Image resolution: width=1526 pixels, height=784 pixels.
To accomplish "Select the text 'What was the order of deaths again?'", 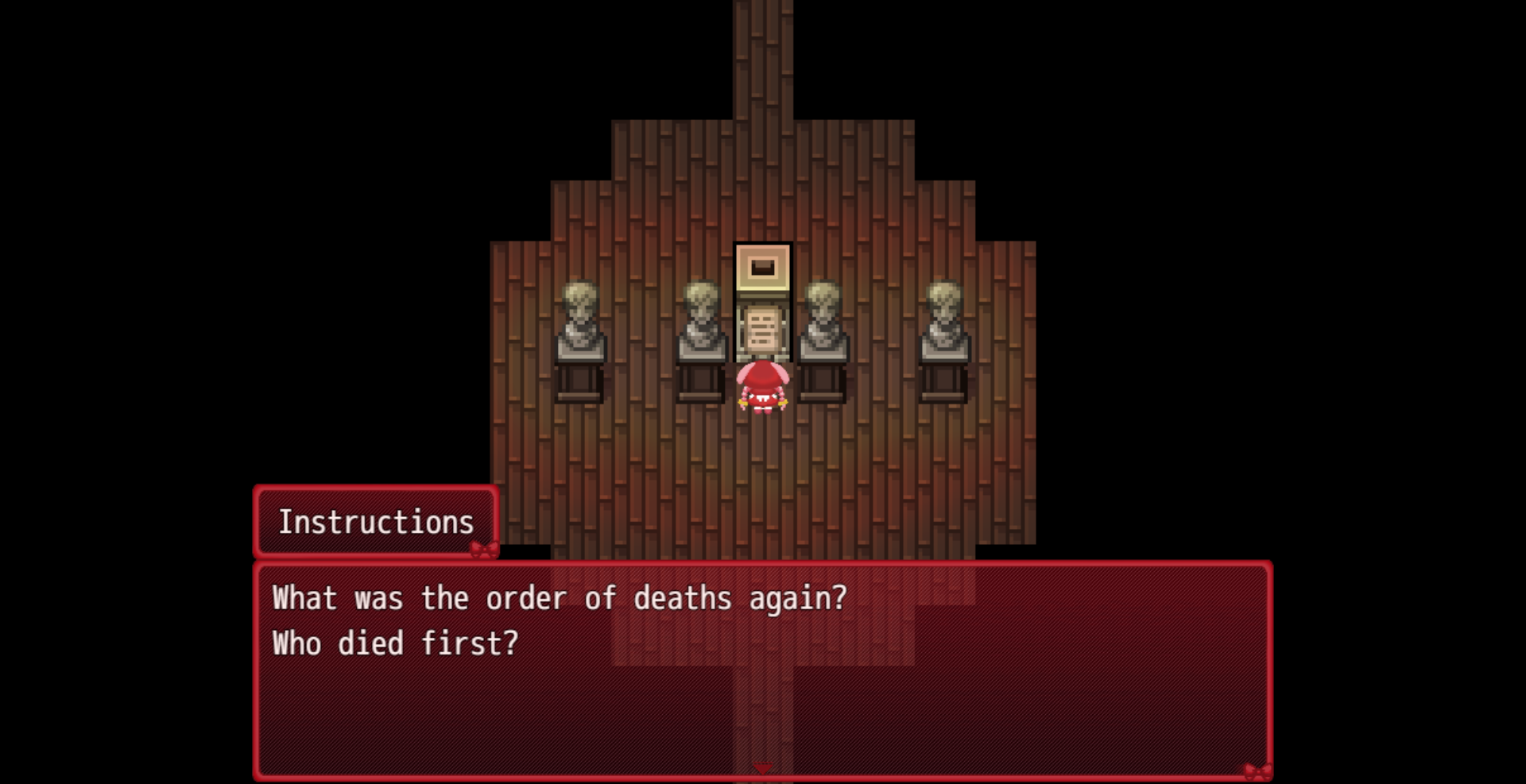I will tap(558, 599).
